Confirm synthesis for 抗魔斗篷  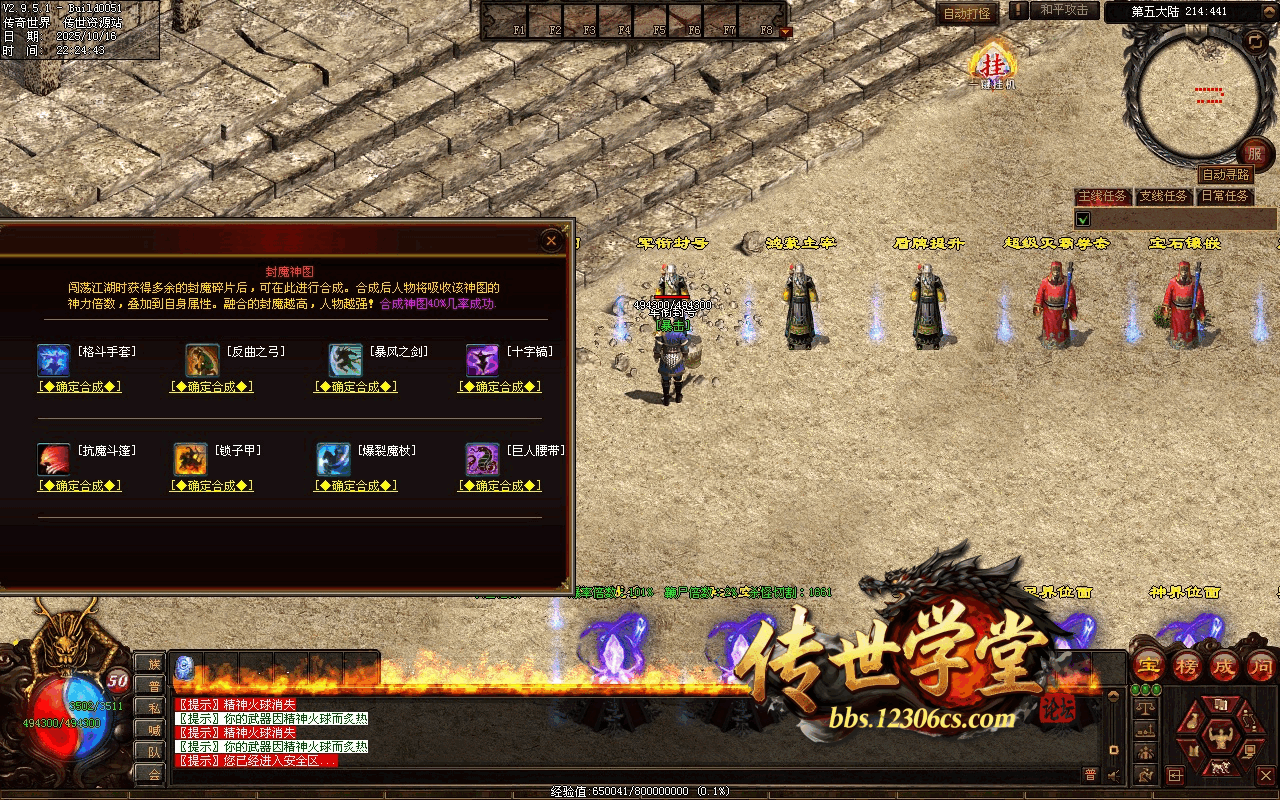click(80, 486)
